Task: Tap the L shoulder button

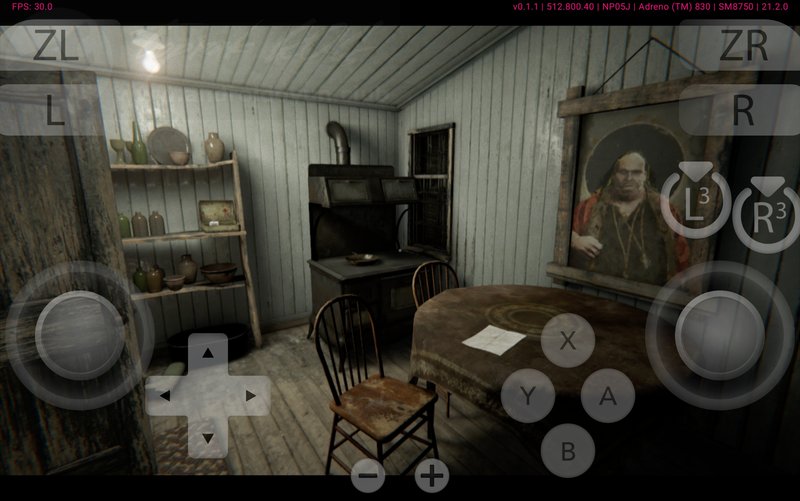Action: [x=55, y=110]
